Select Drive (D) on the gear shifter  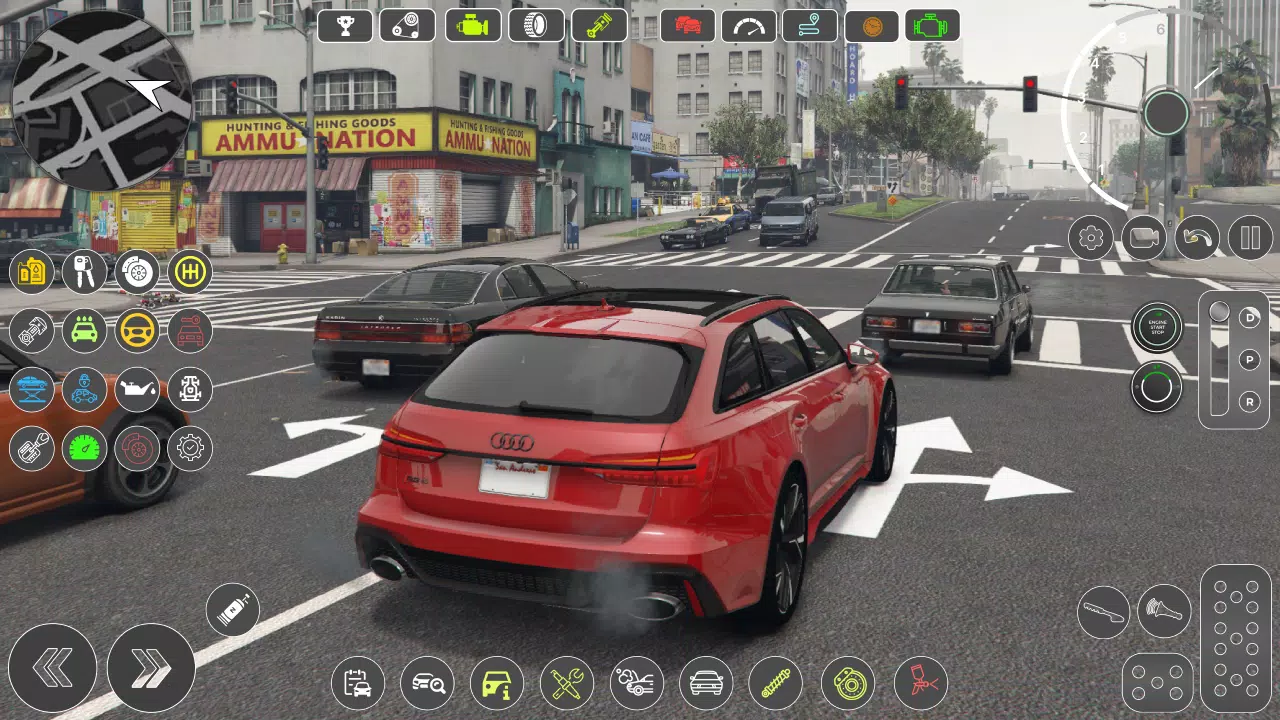[1248, 320]
